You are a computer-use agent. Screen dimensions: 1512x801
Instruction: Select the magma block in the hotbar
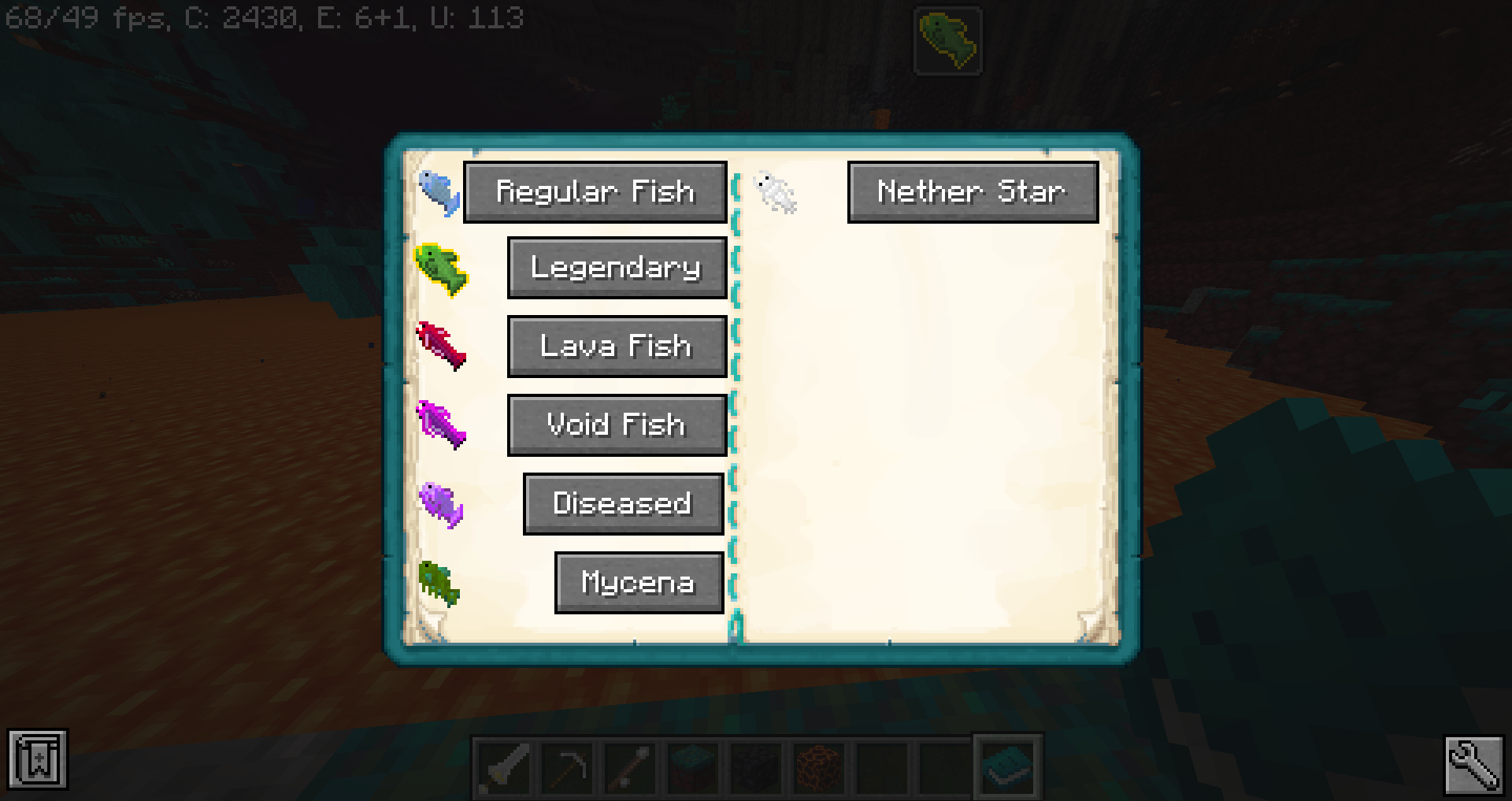tap(818, 766)
